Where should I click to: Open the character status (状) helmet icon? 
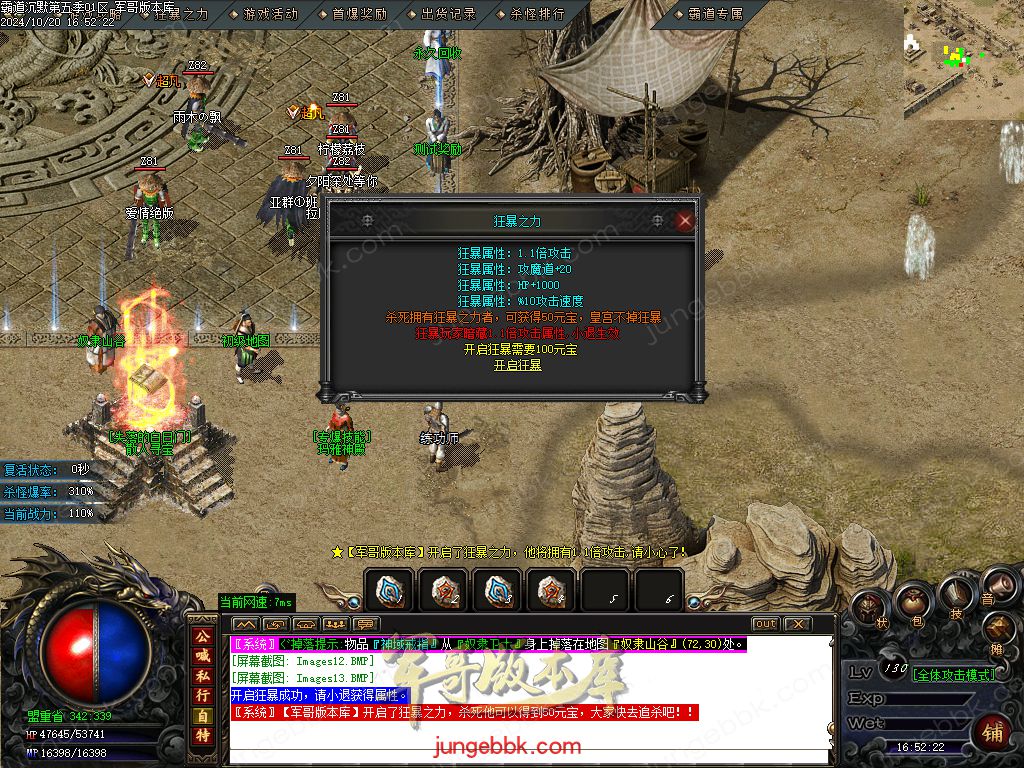click(867, 606)
